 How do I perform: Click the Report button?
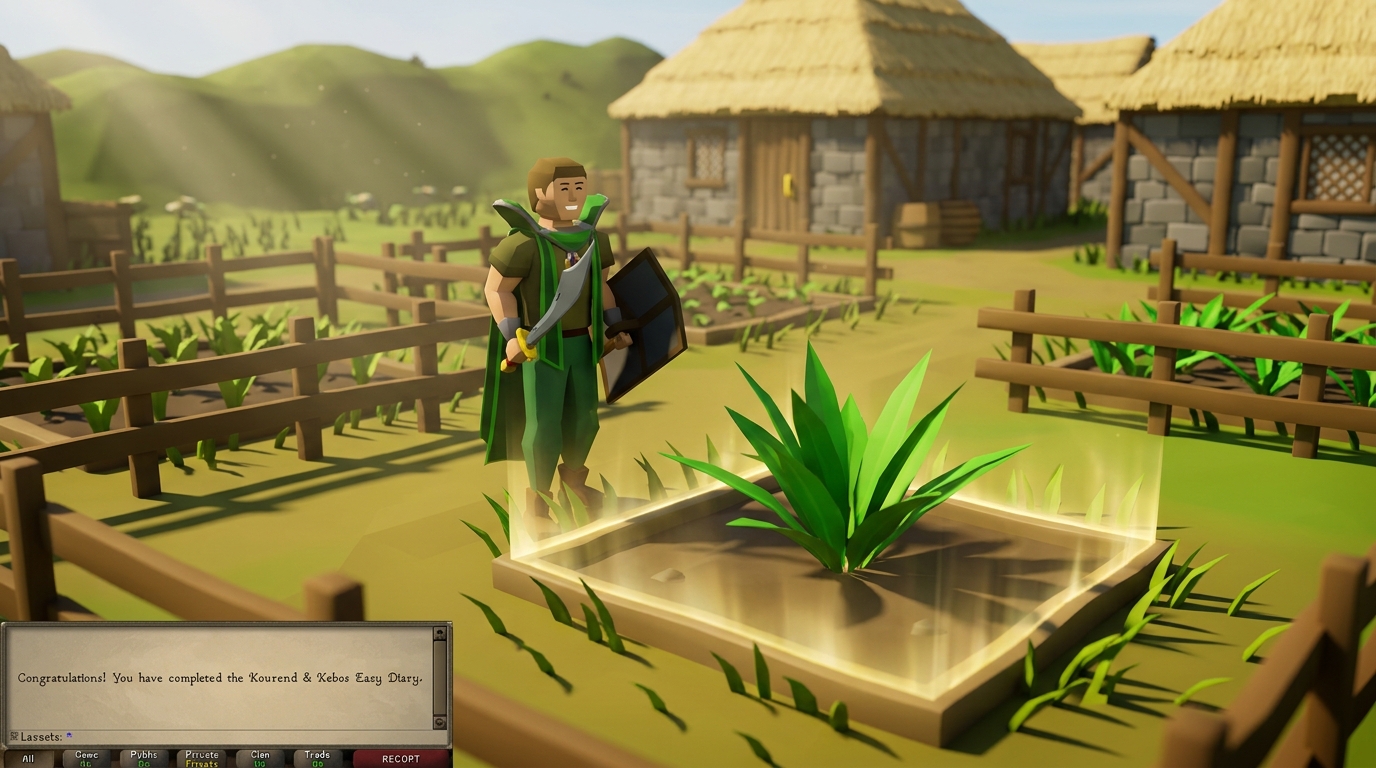point(402,758)
